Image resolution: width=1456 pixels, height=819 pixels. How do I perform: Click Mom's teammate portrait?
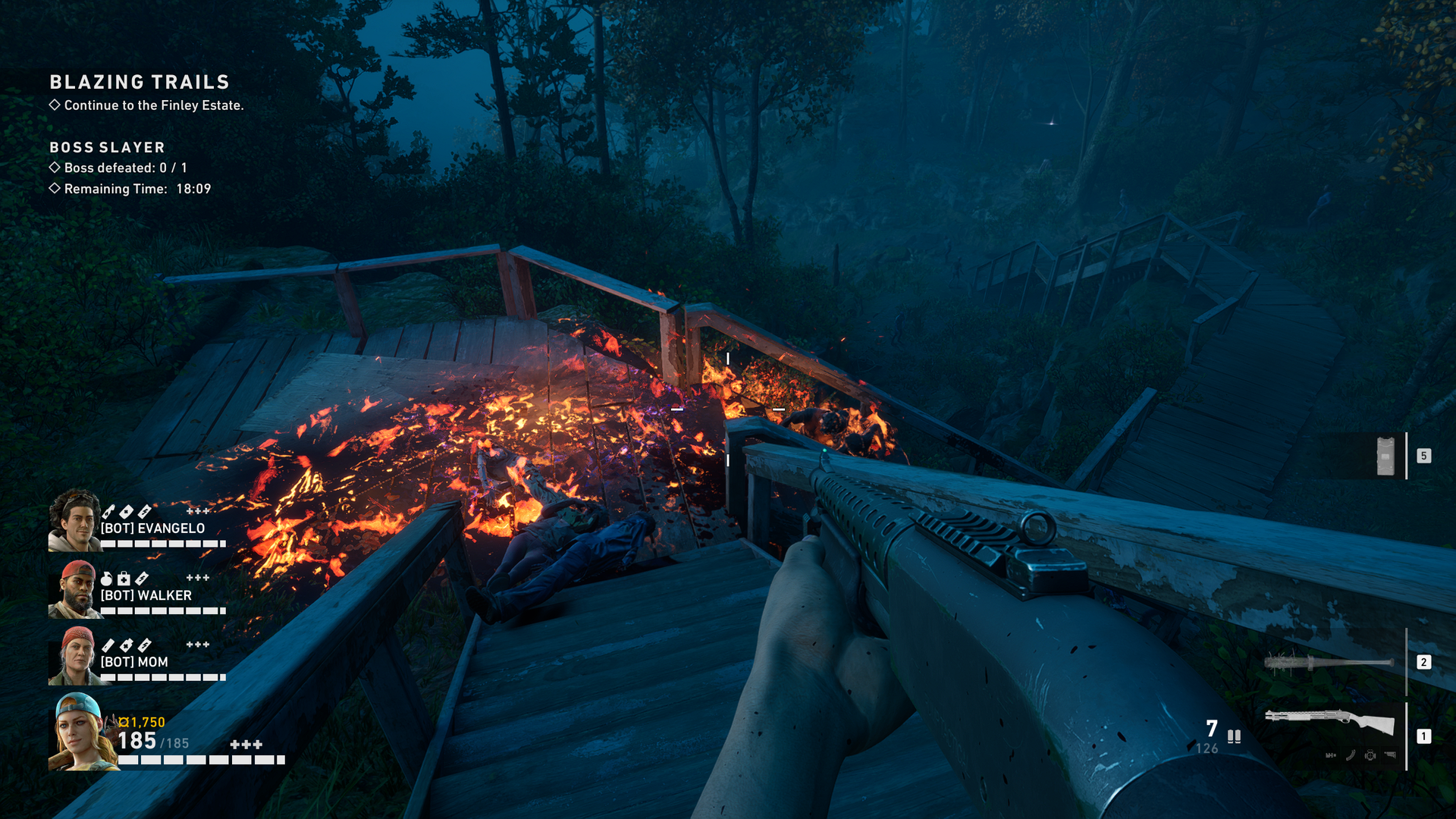pyautogui.click(x=74, y=656)
